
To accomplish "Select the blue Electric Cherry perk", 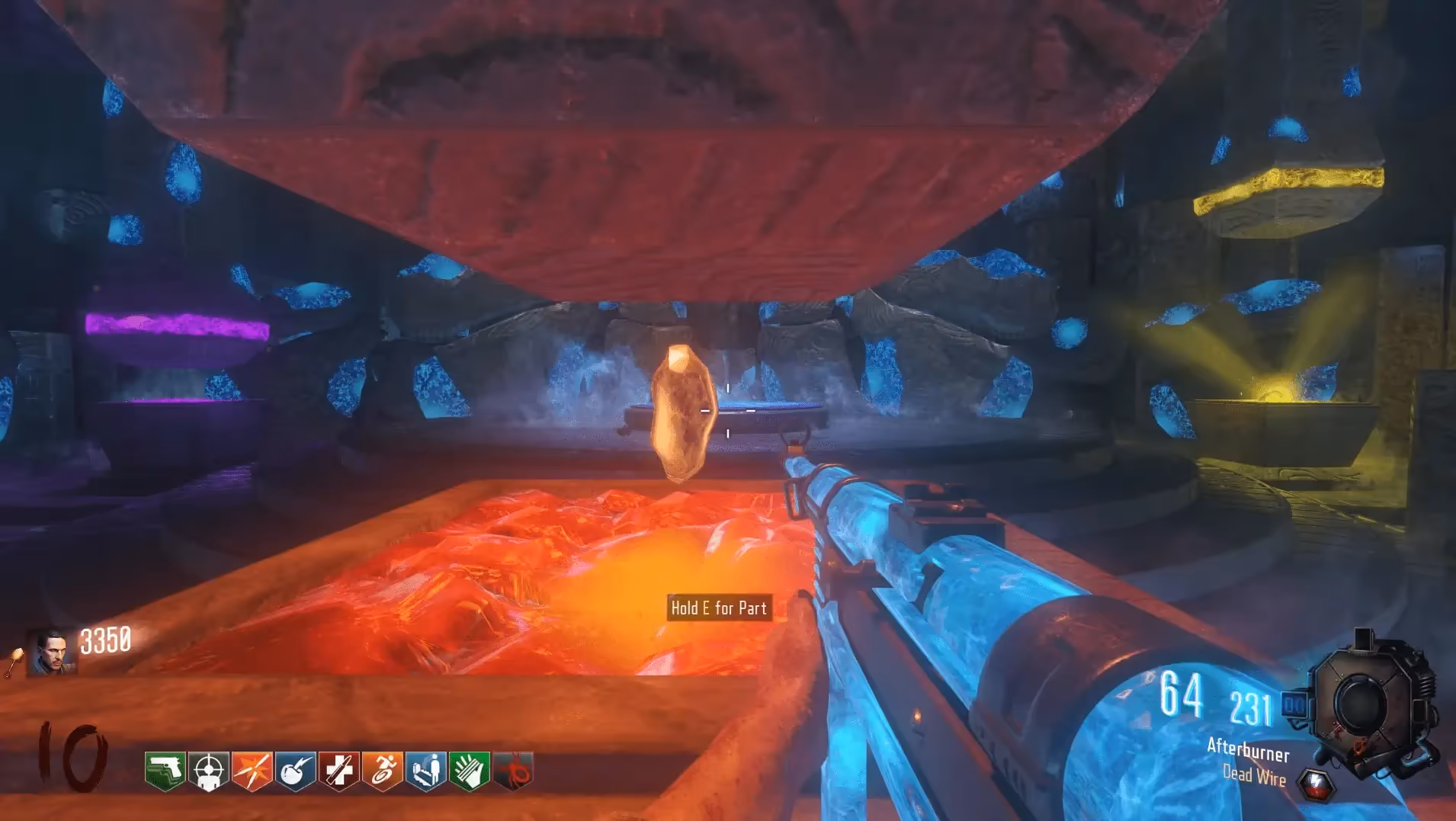I will click(x=296, y=771).
